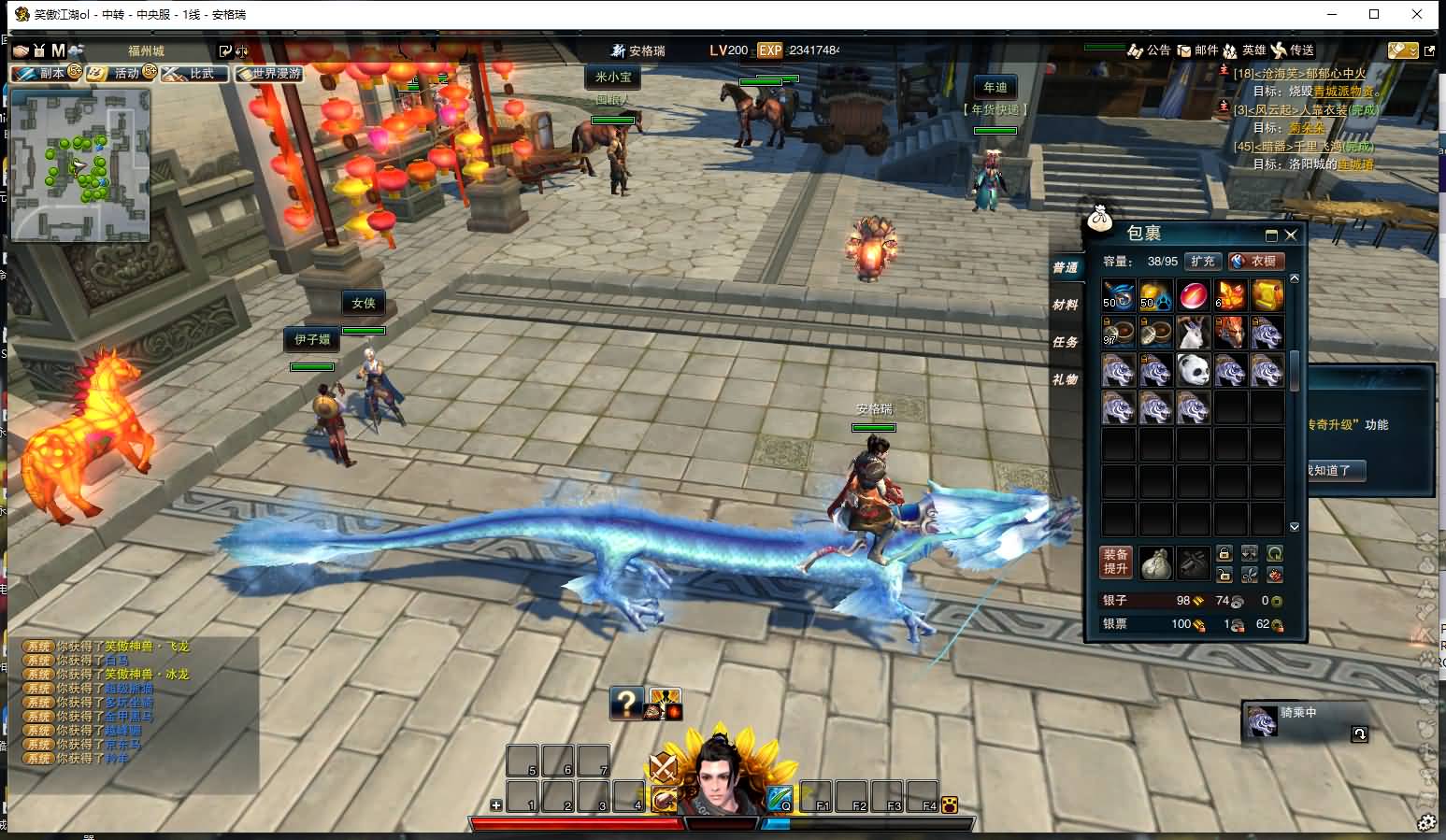Close the 包裹 inventory window

(1291, 235)
